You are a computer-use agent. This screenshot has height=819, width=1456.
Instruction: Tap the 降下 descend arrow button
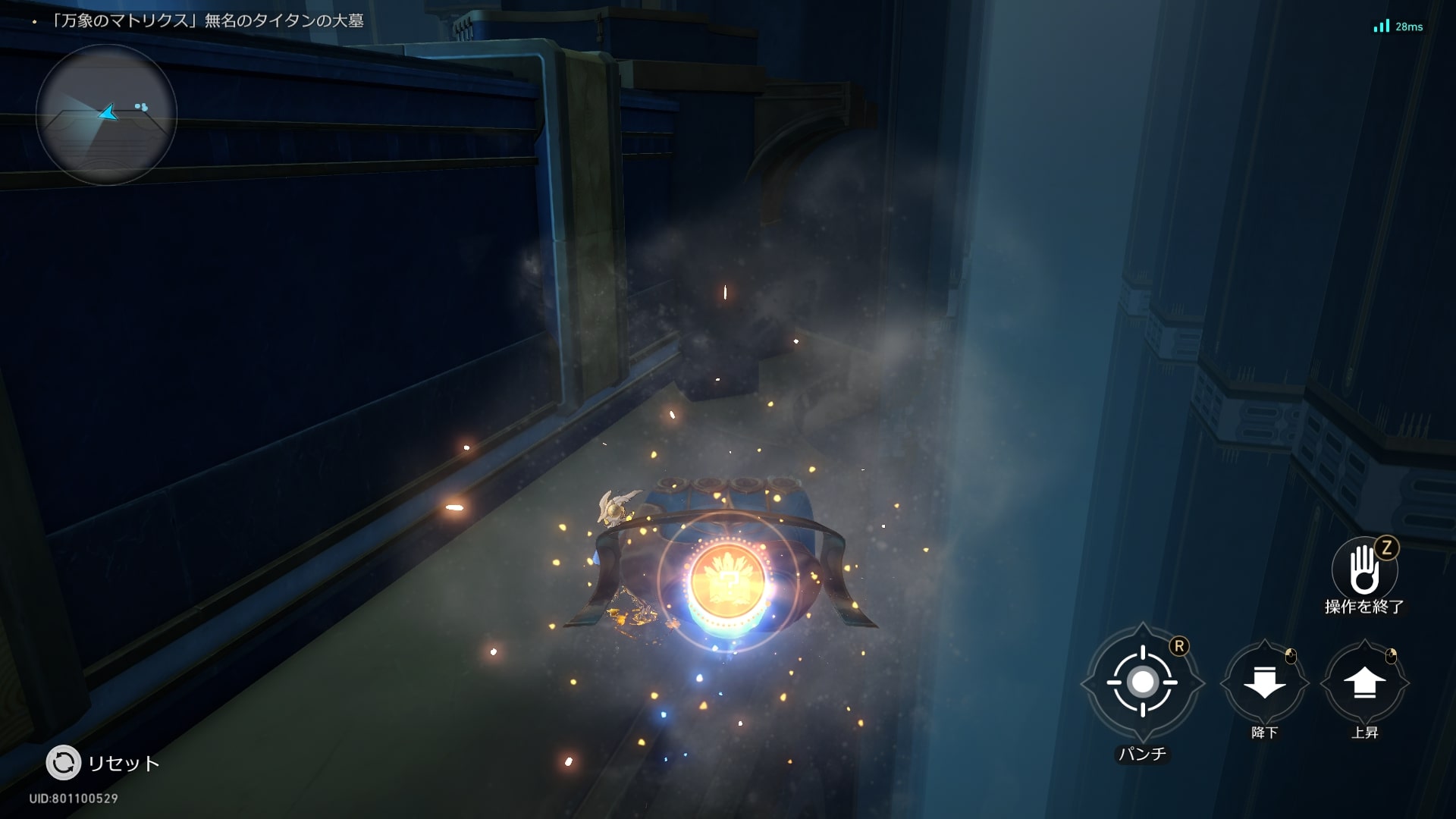point(1264,683)
